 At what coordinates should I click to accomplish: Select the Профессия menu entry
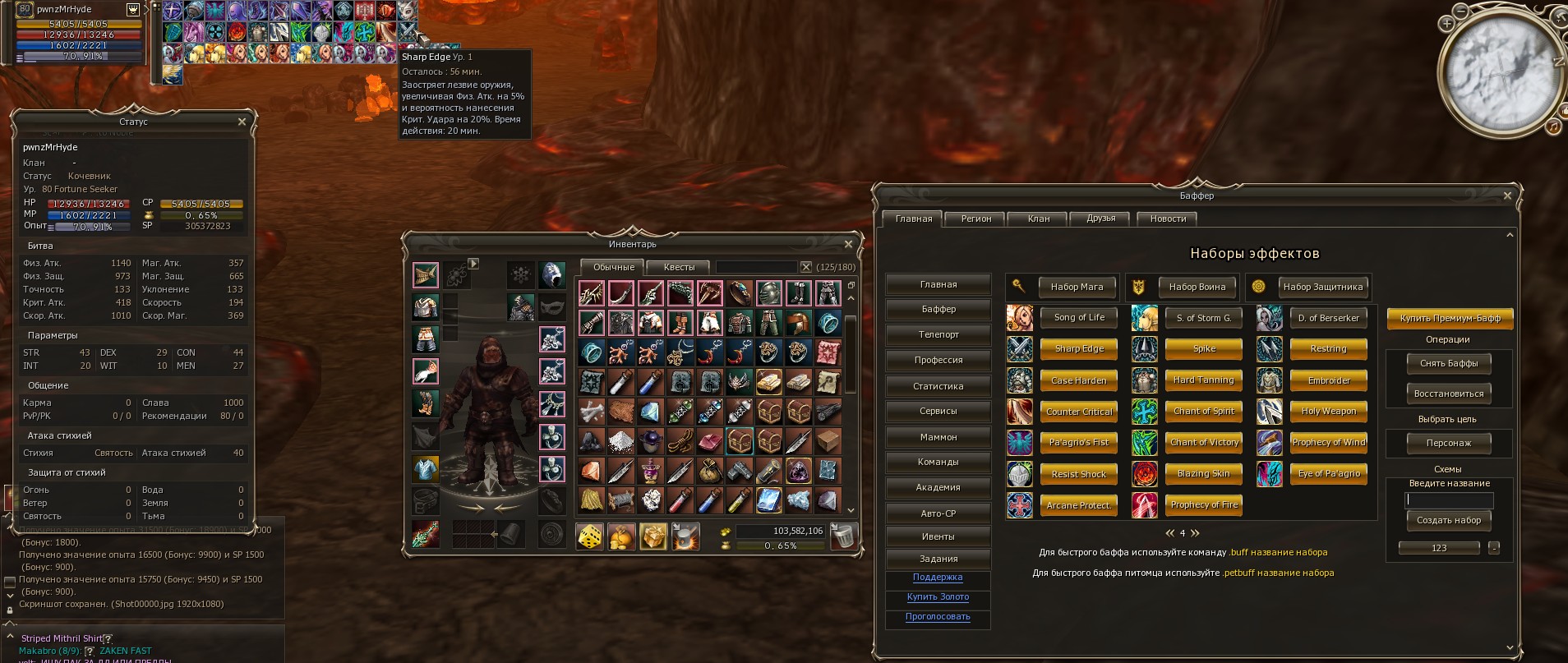tap(938, 360)
